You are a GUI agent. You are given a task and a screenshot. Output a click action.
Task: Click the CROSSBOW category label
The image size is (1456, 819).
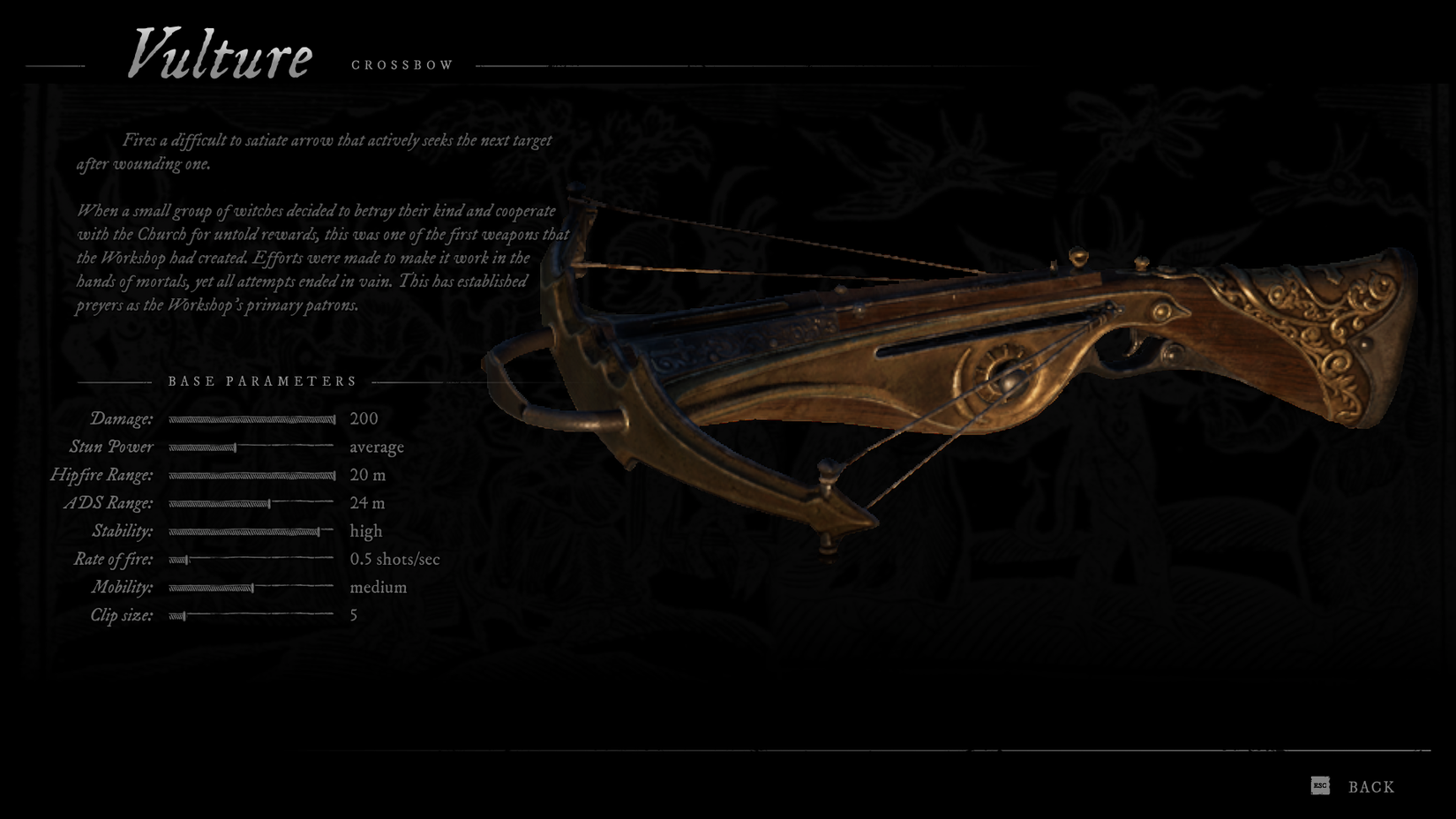click(x=402, y=64)
